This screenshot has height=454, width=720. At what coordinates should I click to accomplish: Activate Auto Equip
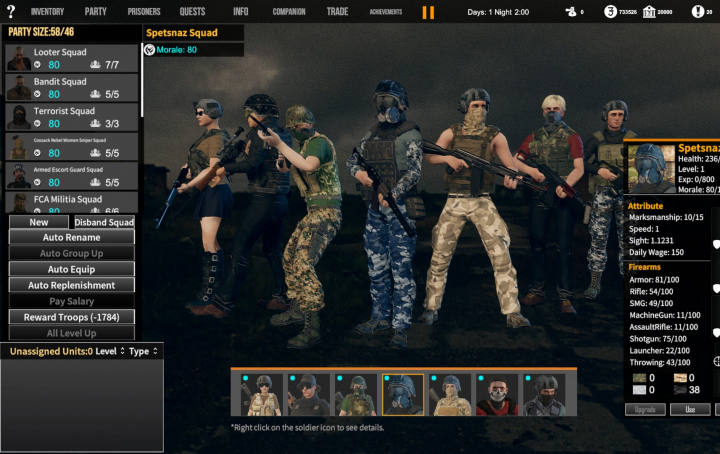click(x=71, y=269)
